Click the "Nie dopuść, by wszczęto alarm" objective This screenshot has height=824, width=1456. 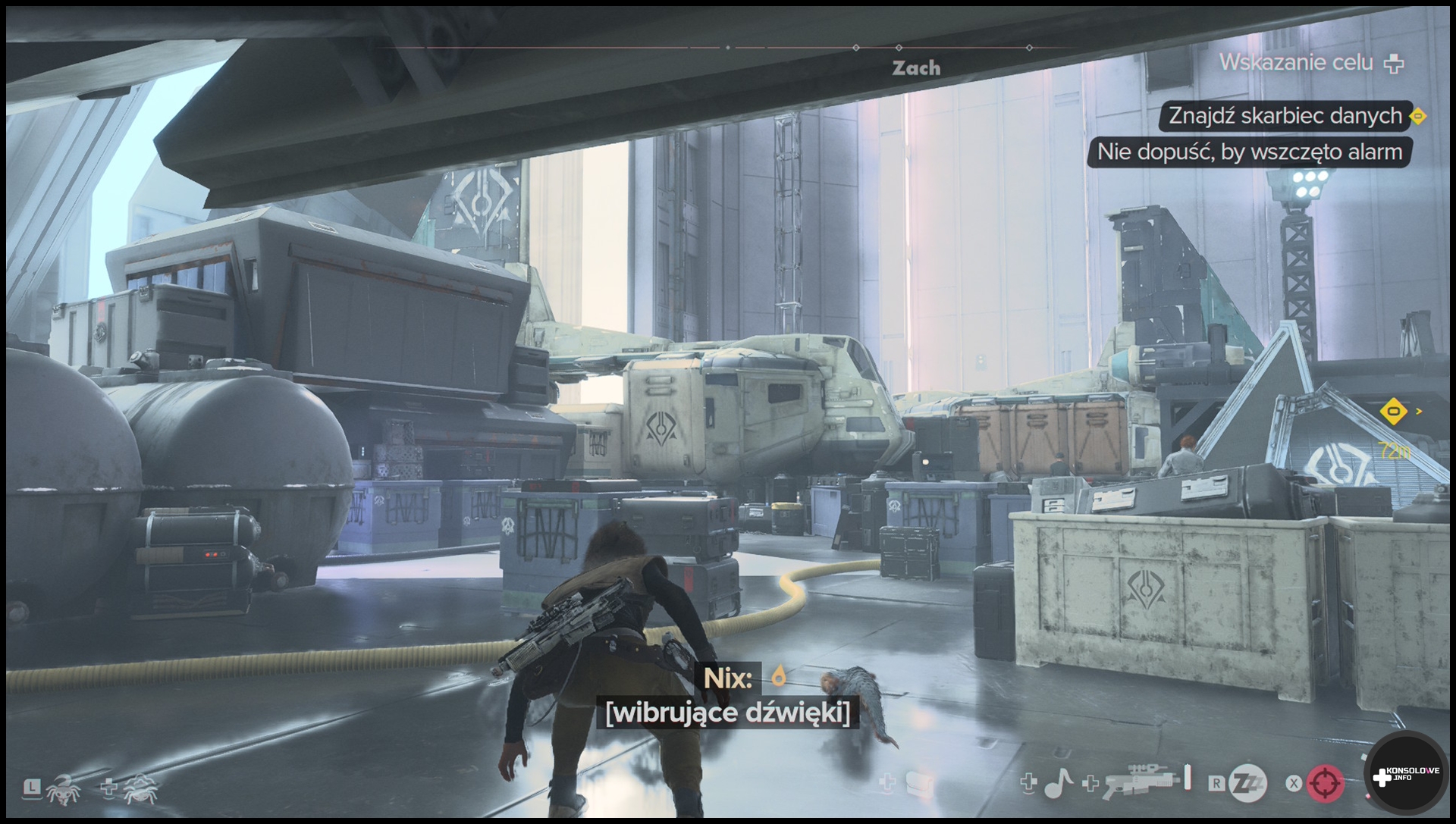pos(1249,152)
